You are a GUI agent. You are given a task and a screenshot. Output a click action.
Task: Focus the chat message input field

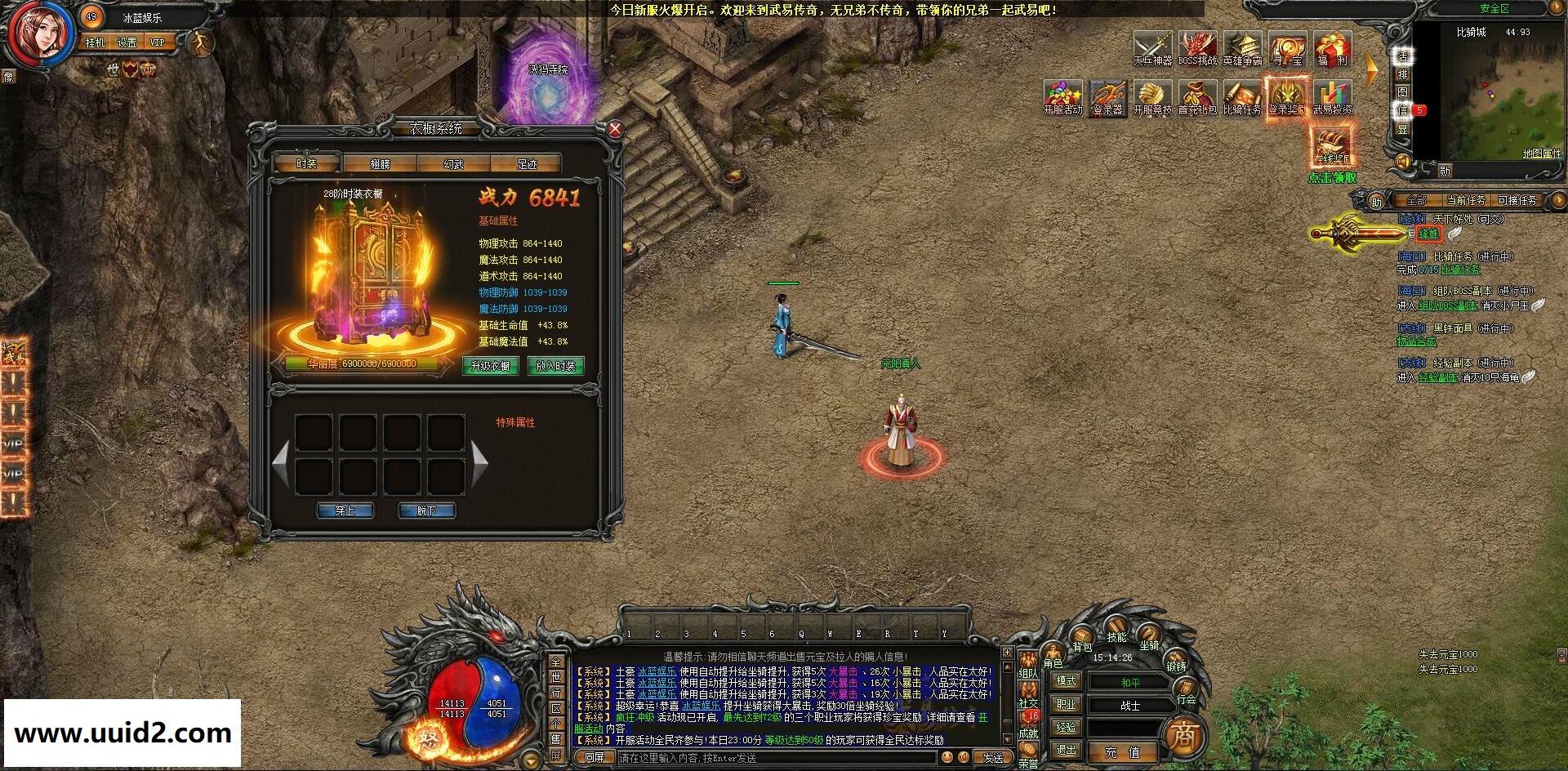pyautogui.click(x=776, y=758)
